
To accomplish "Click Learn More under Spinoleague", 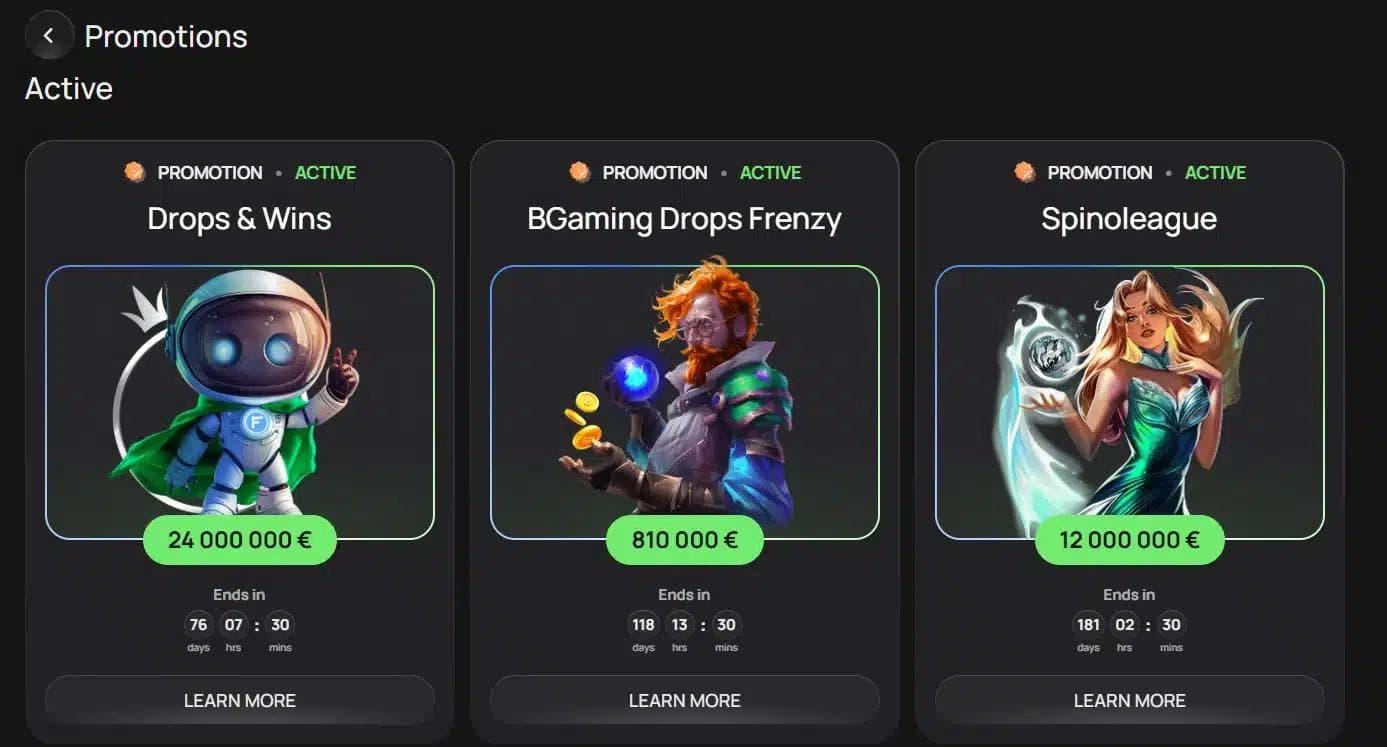I will click(x=1129, y=700).
